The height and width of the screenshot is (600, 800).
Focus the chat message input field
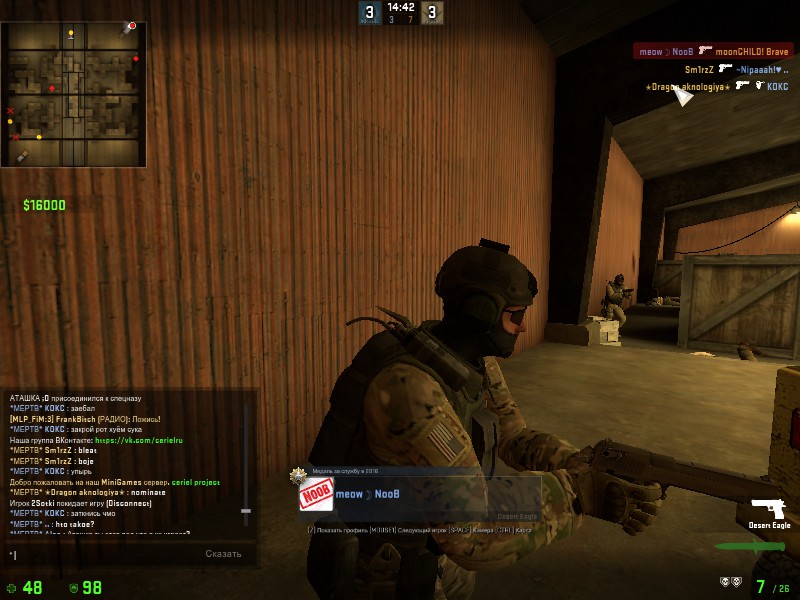pyautogui.click(x=100, y=553)
